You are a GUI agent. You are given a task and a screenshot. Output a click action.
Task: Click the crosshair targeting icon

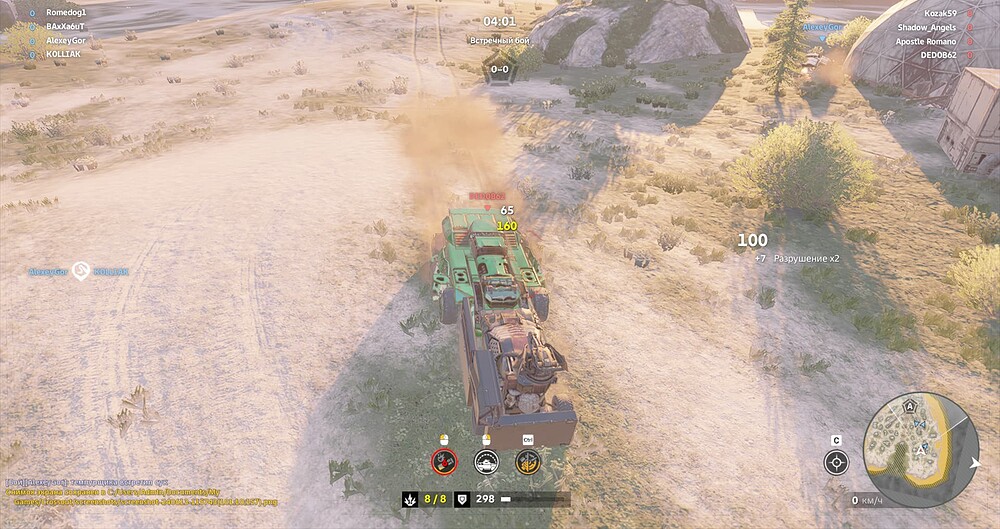[836, 462]
